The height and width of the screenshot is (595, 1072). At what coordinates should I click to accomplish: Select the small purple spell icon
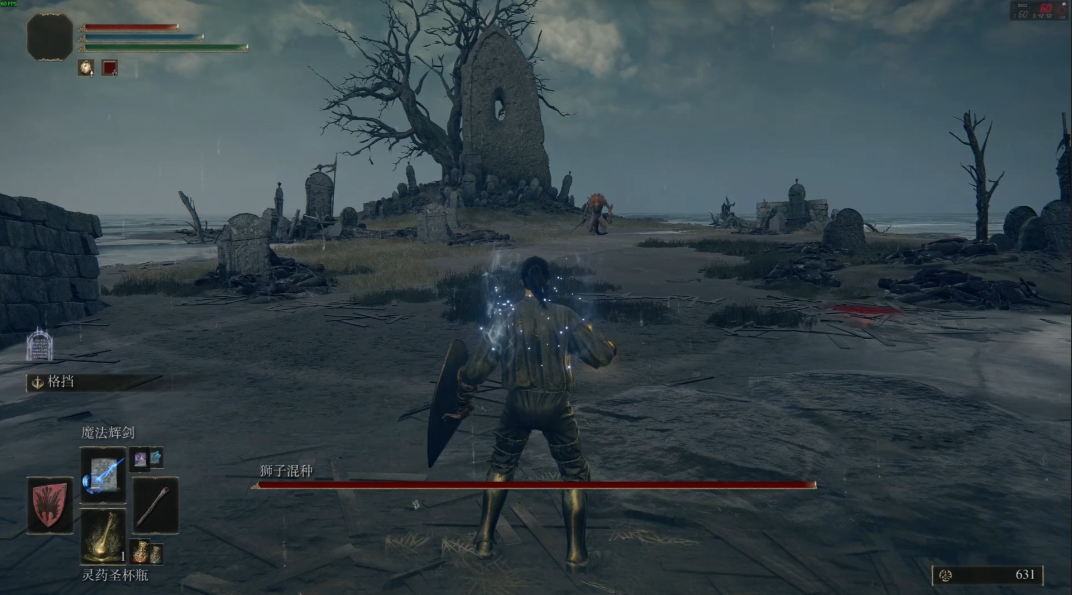pos(138,458)
